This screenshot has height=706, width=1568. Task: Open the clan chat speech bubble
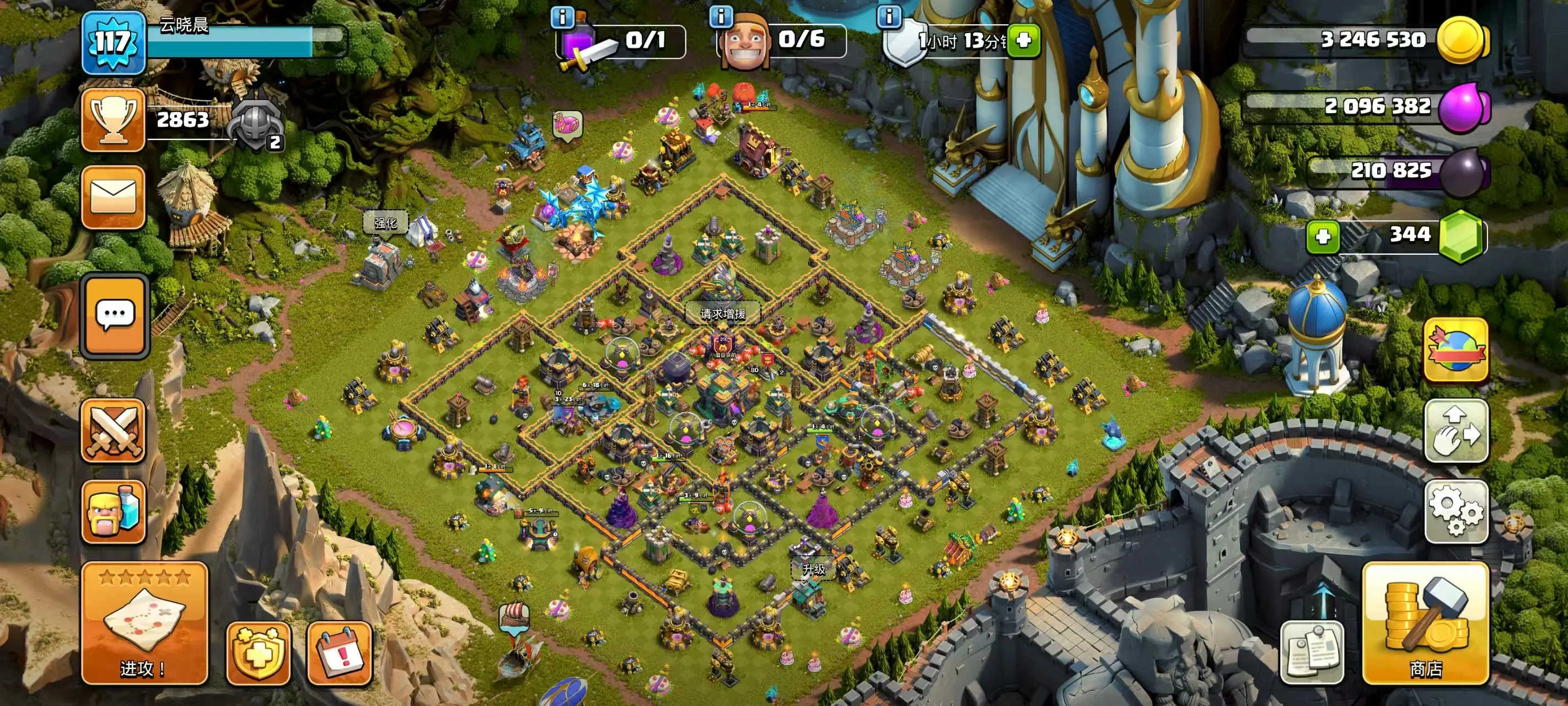[115, 315]
